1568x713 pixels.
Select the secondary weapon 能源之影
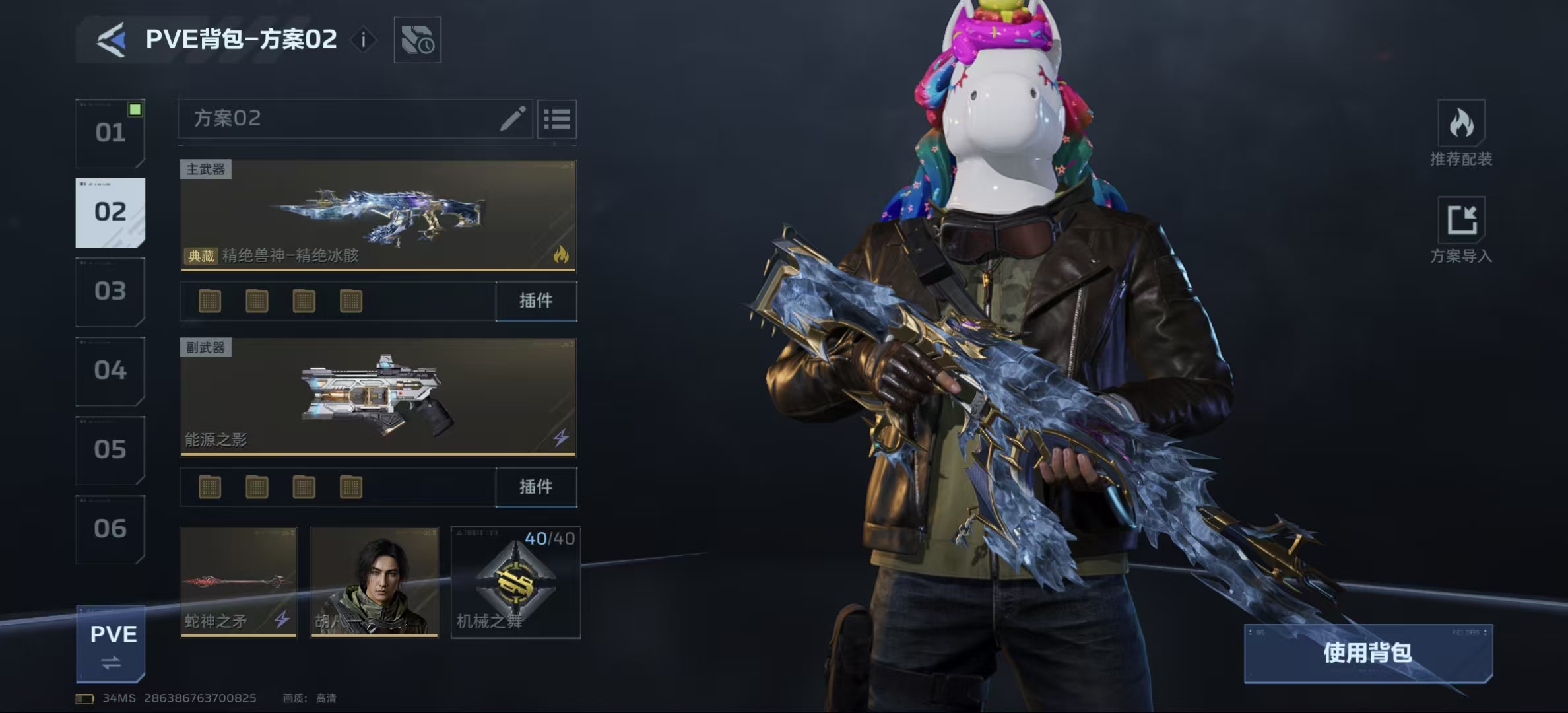point(377,397)
